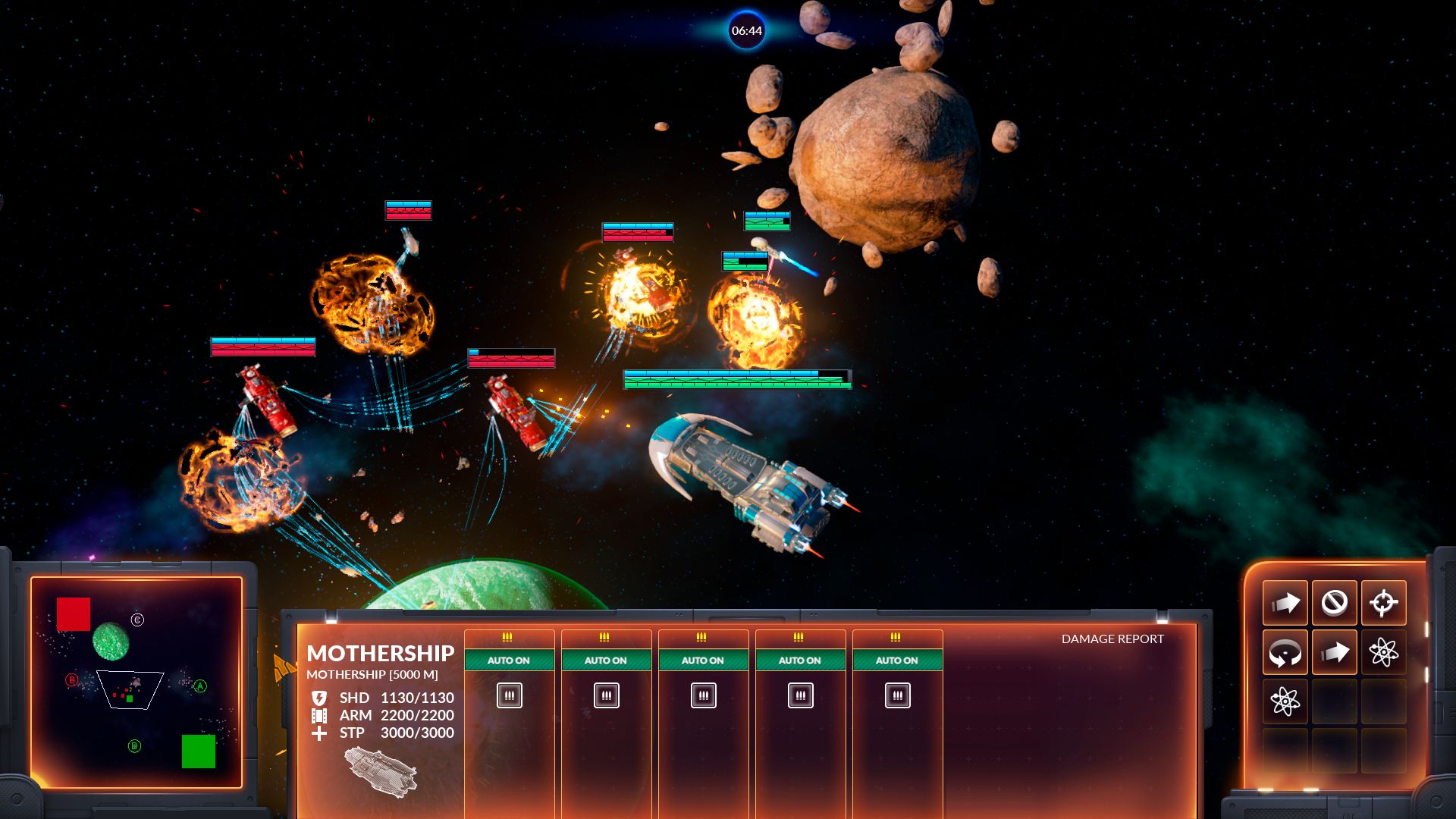The width and height of the screenshot is (1456, 819).
Task: Select the second arrow order icon
Action: click(x=1335, y=651)
